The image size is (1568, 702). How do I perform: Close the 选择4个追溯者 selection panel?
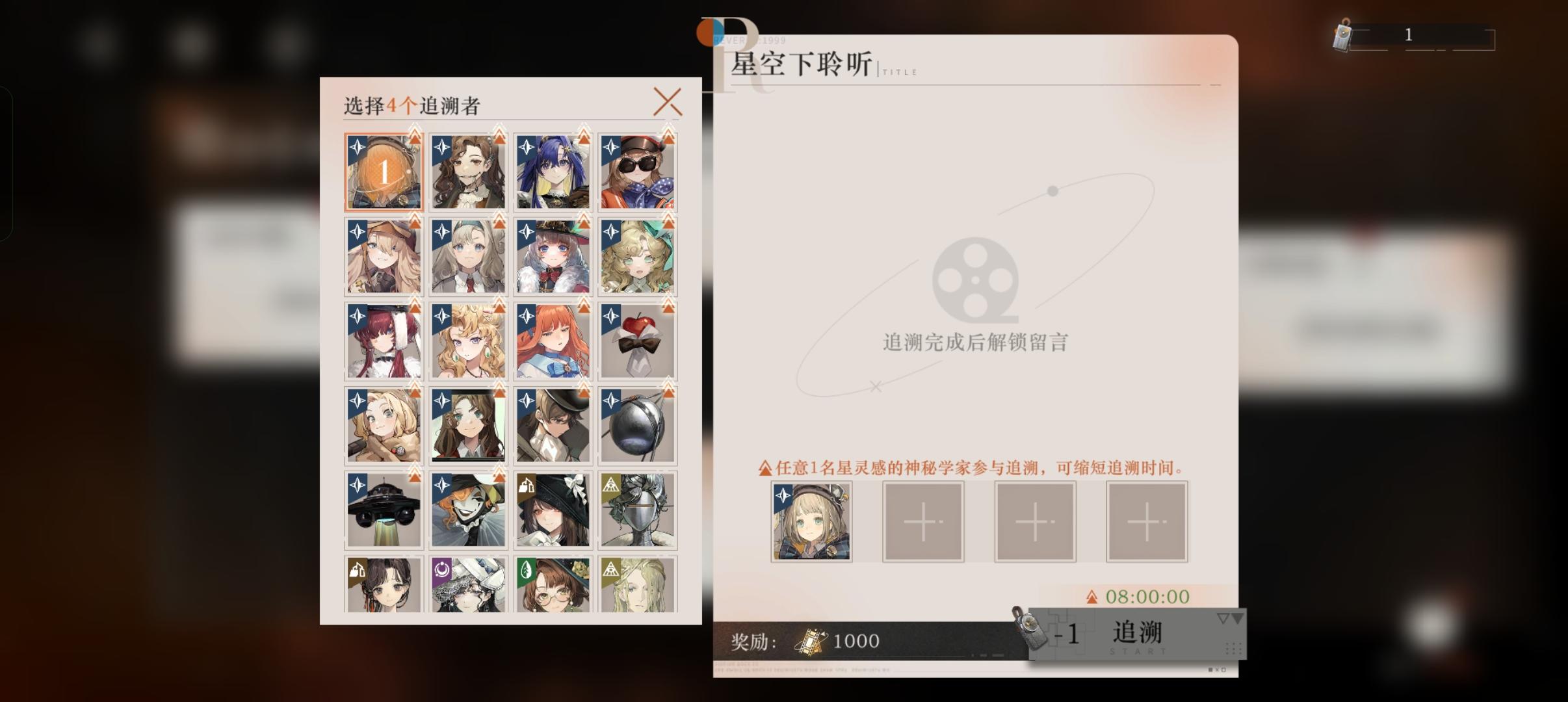[x=668, y=101]
